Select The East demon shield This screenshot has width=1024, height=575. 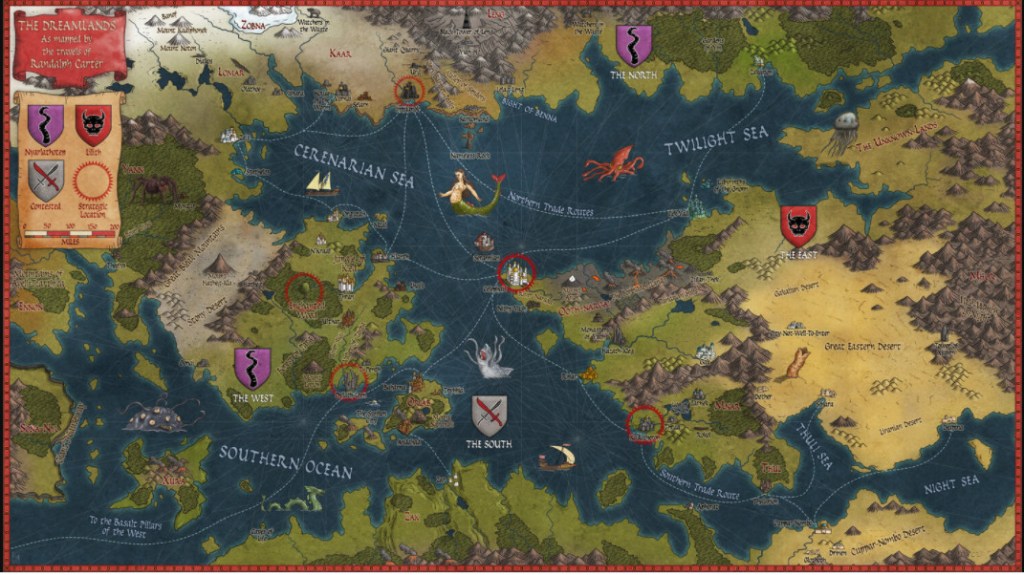pos(798,226)
